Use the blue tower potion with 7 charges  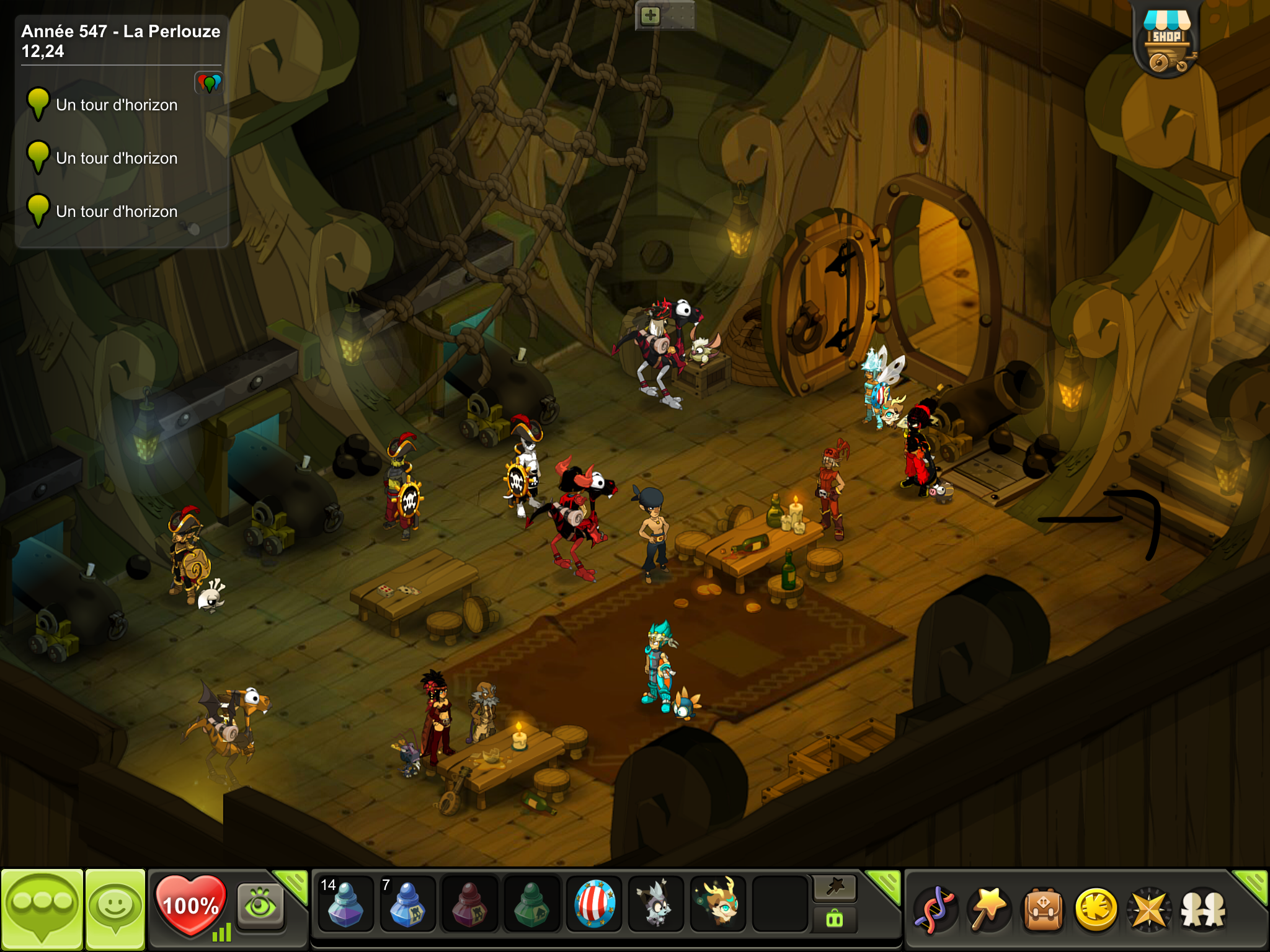pos(407,905)
